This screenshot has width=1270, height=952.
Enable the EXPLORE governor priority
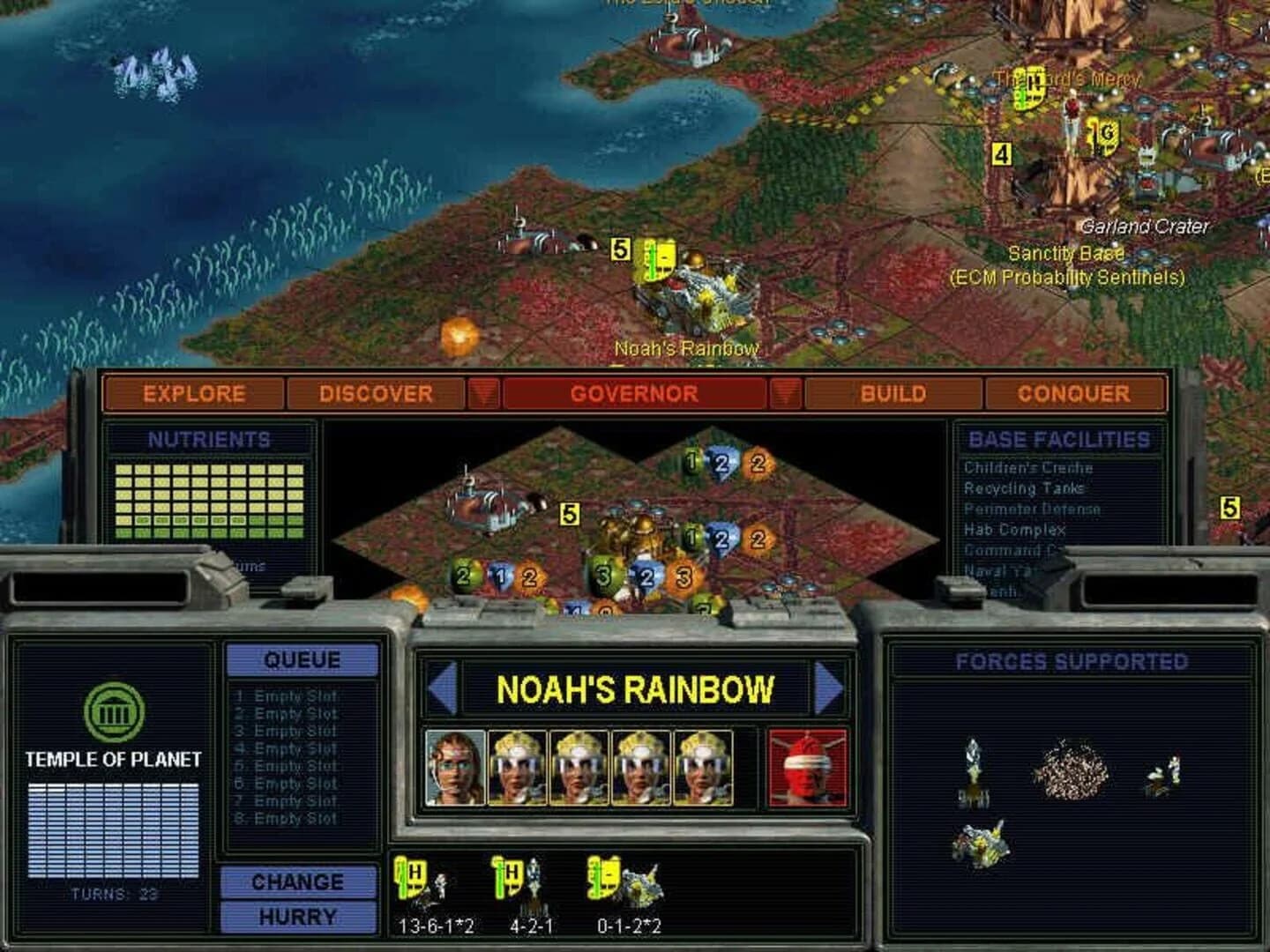[x=192, y=394]
